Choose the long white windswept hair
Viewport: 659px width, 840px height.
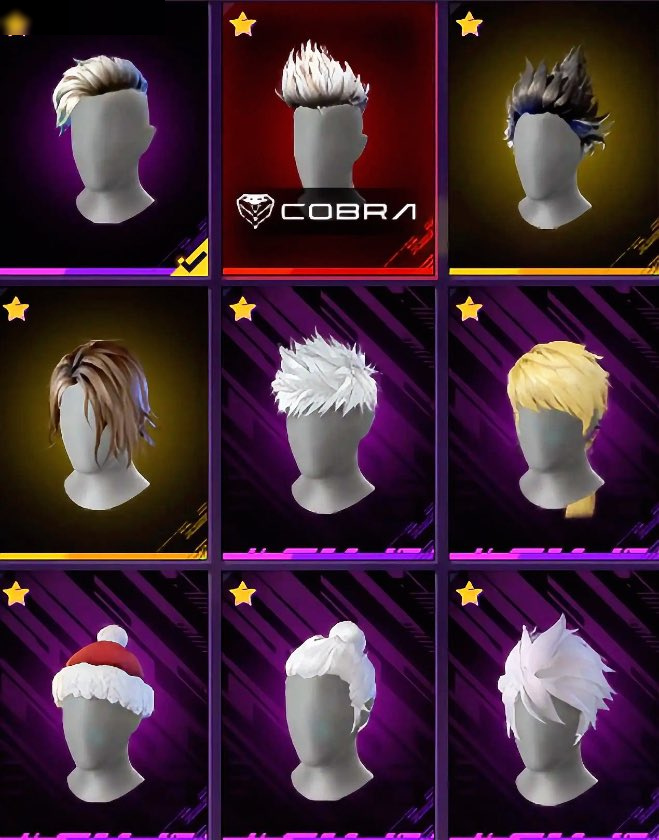(x=554, y=705)
